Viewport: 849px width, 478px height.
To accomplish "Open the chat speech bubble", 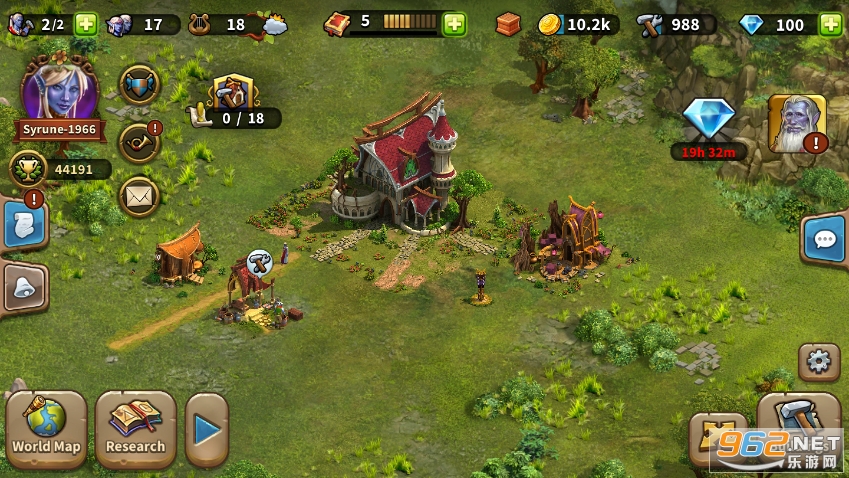I will pyautogui.click(x=825, y=240).
